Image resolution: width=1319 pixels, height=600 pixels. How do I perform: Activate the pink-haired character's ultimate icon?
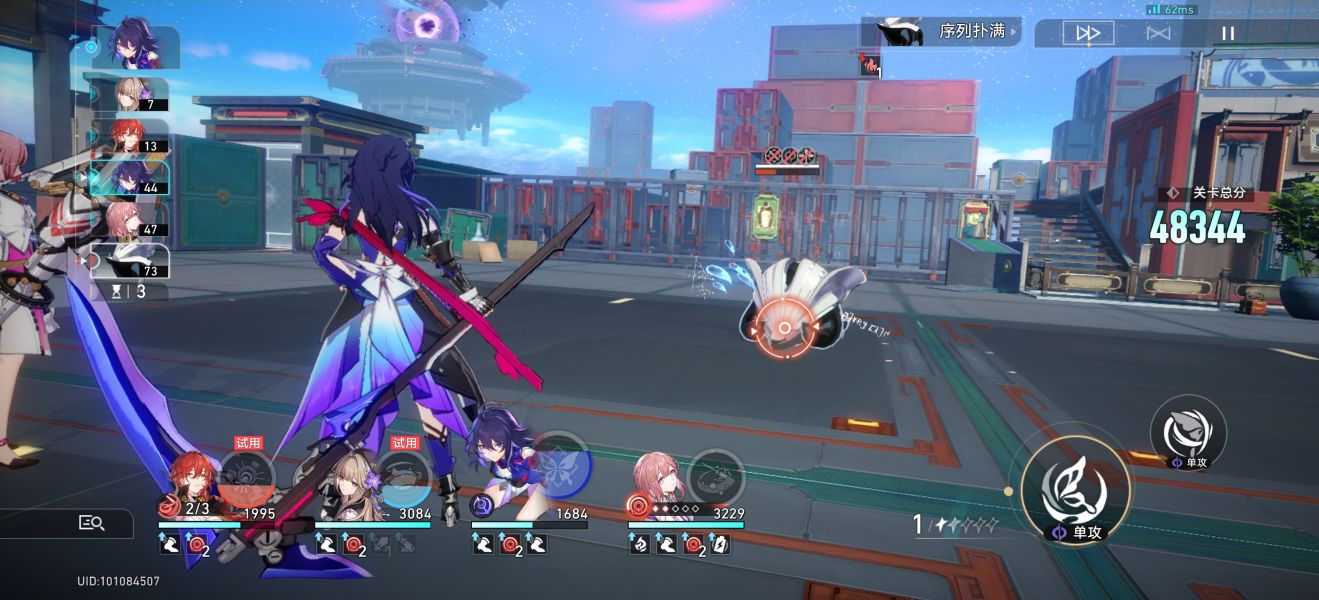tap(716, 477)
